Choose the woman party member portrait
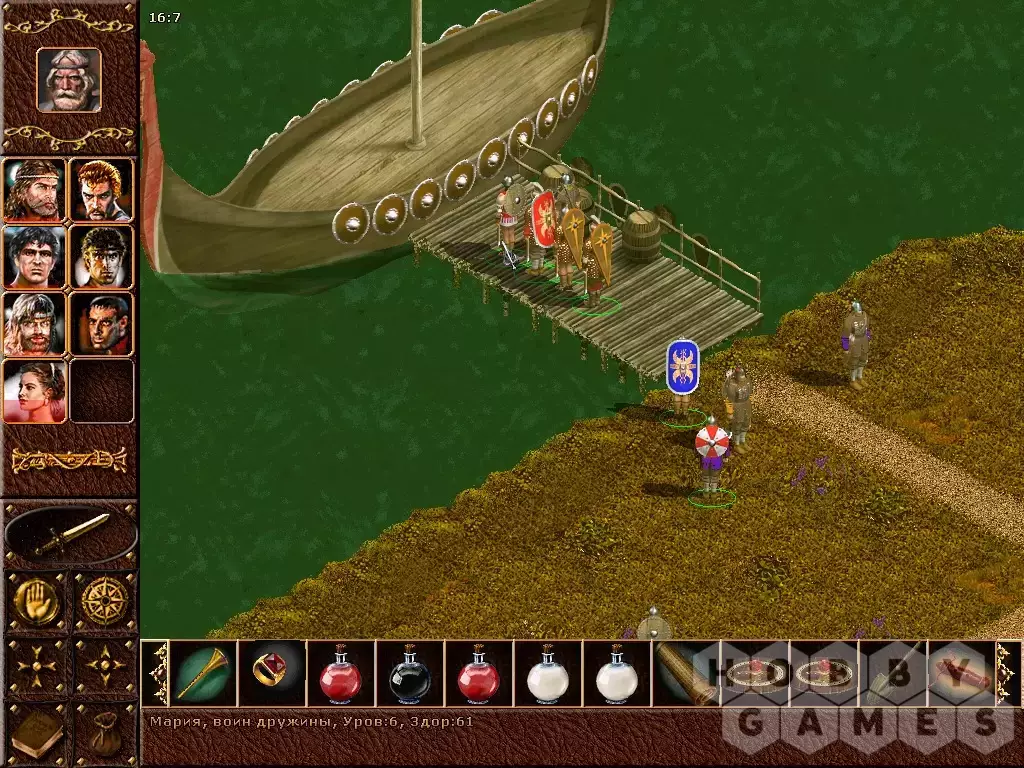 35,390
